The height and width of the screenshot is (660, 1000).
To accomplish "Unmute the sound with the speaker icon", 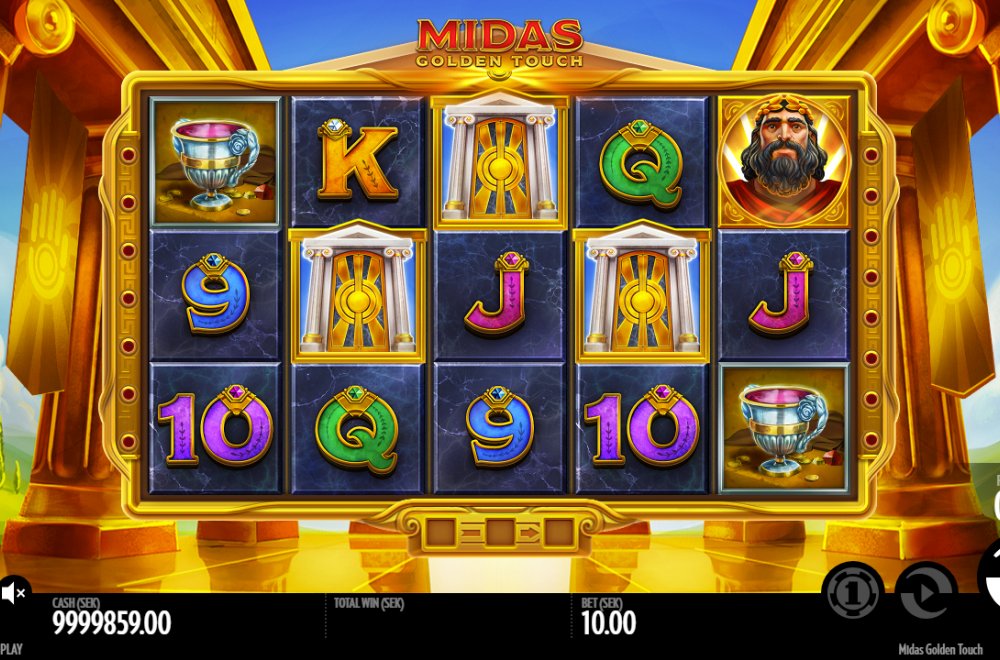I will (12, 594).
